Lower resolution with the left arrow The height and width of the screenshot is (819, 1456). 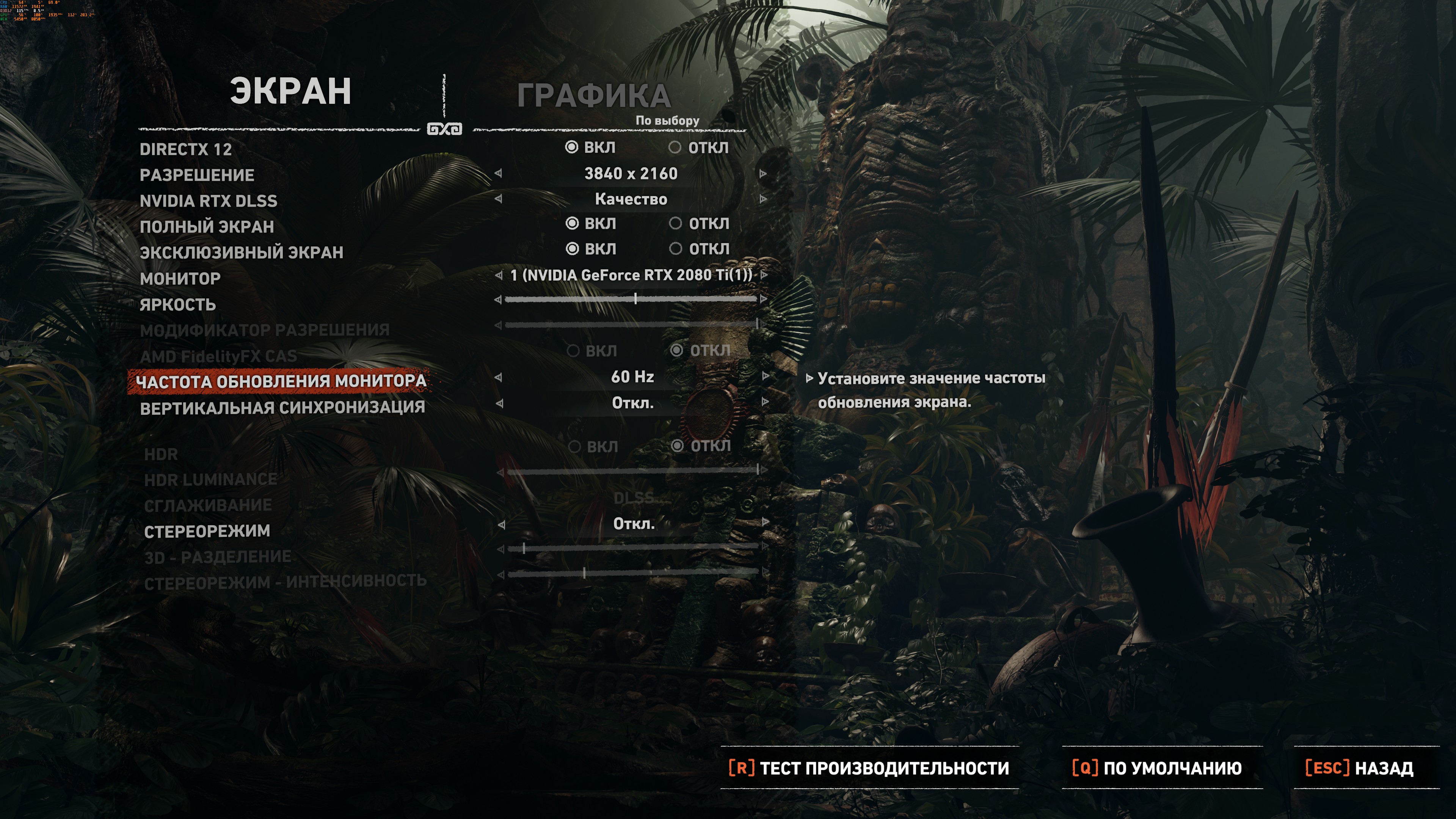coord(498,174)
